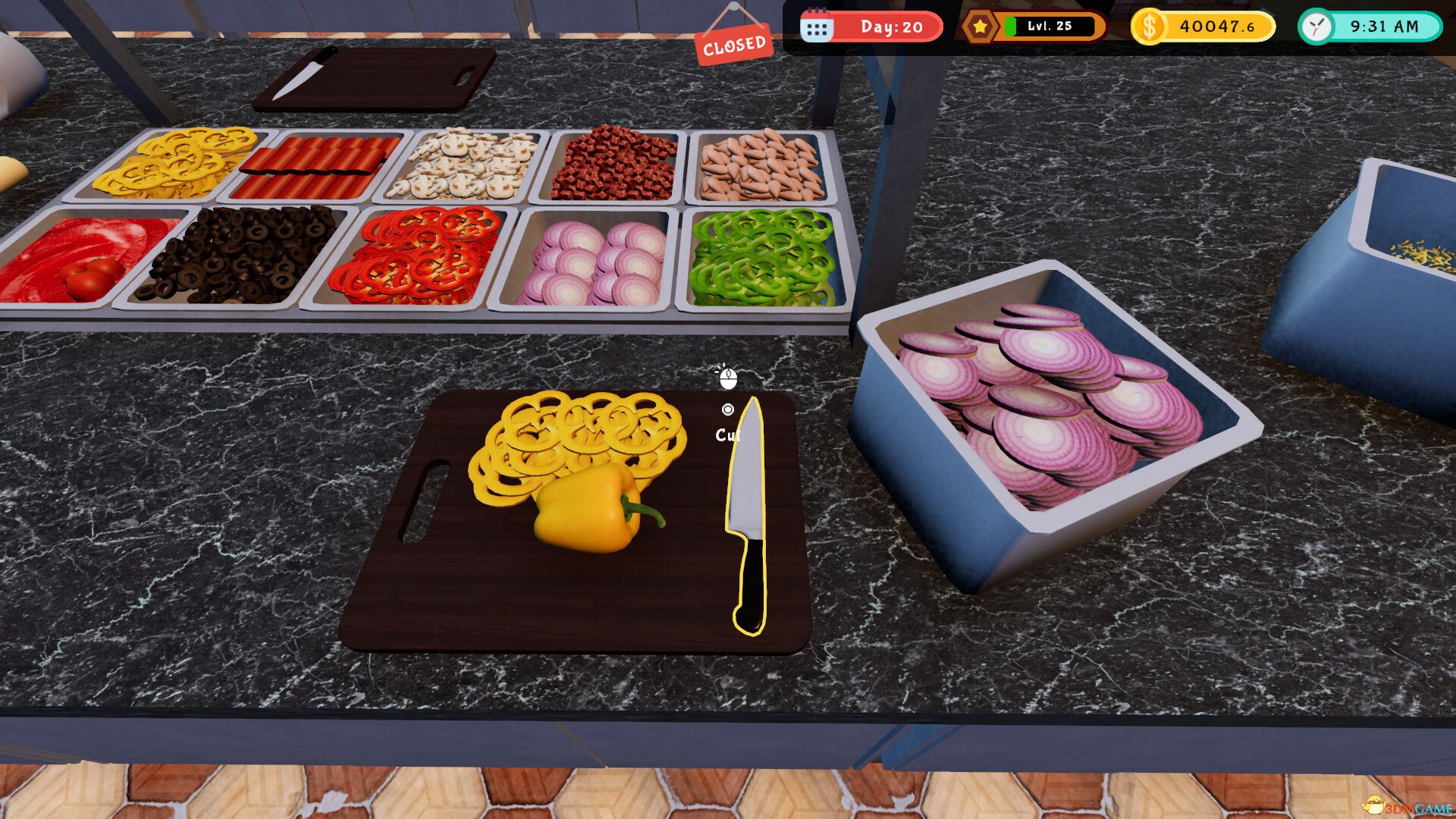
Task: Select the black olives tray
Action: coord(243,254)
